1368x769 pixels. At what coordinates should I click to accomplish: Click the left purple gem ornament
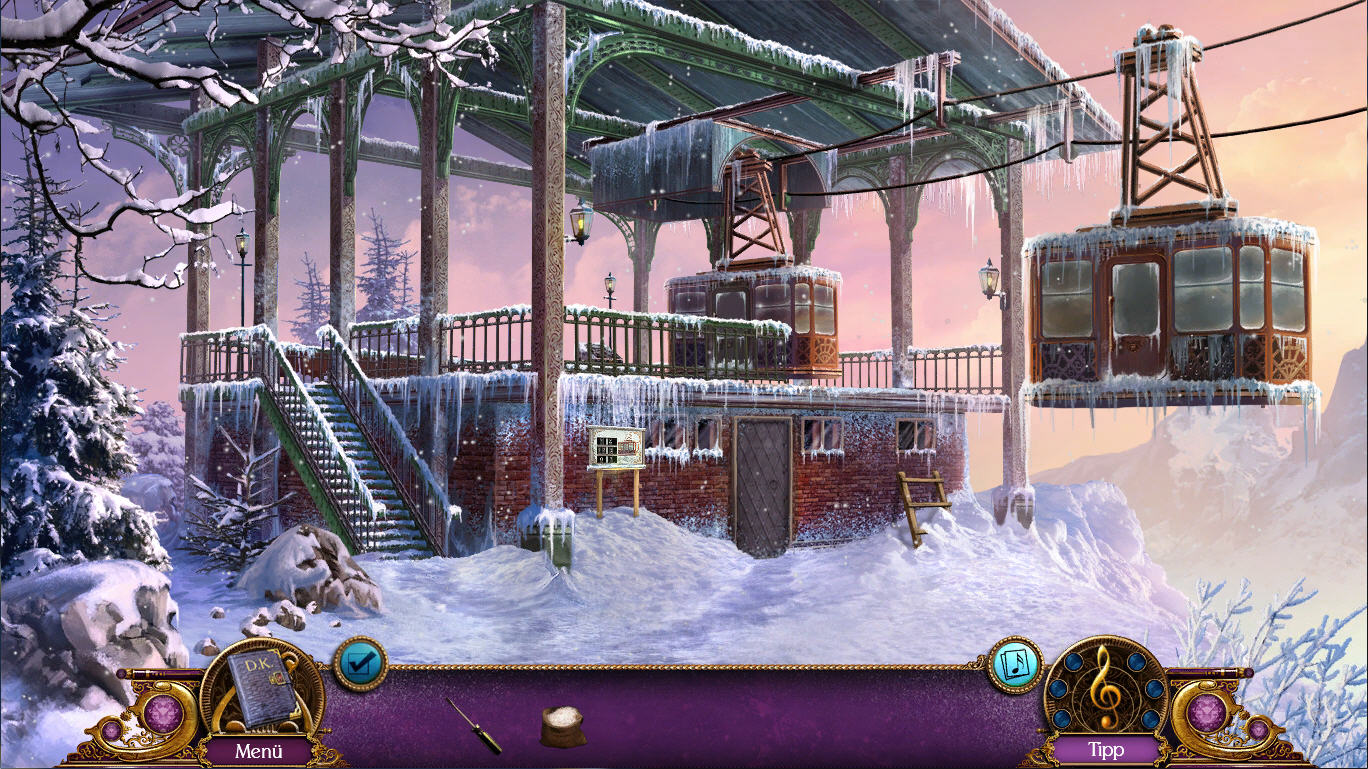coord(164,714)
